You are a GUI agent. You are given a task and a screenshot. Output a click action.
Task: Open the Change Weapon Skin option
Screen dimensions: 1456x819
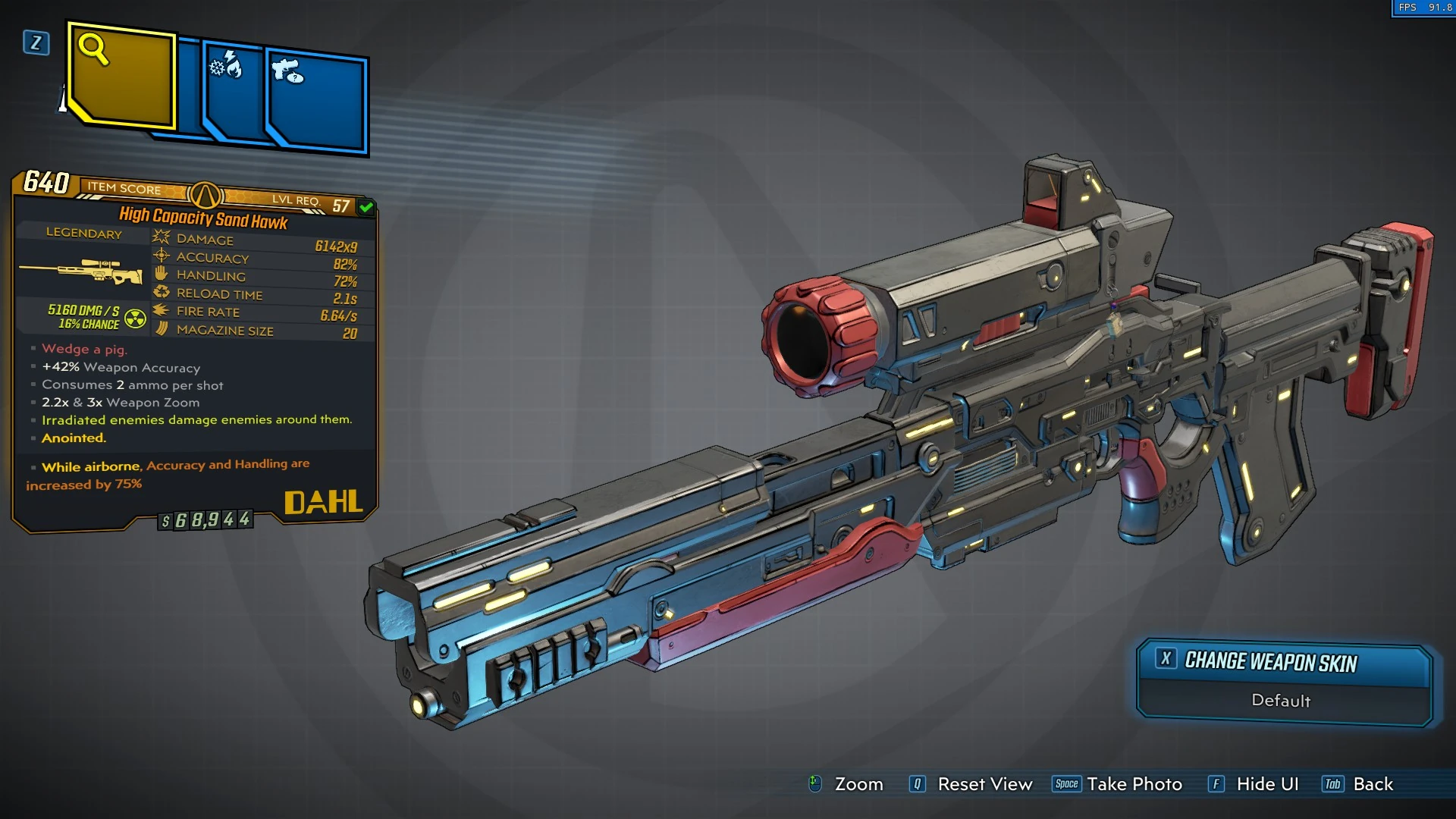[1283, 663]
